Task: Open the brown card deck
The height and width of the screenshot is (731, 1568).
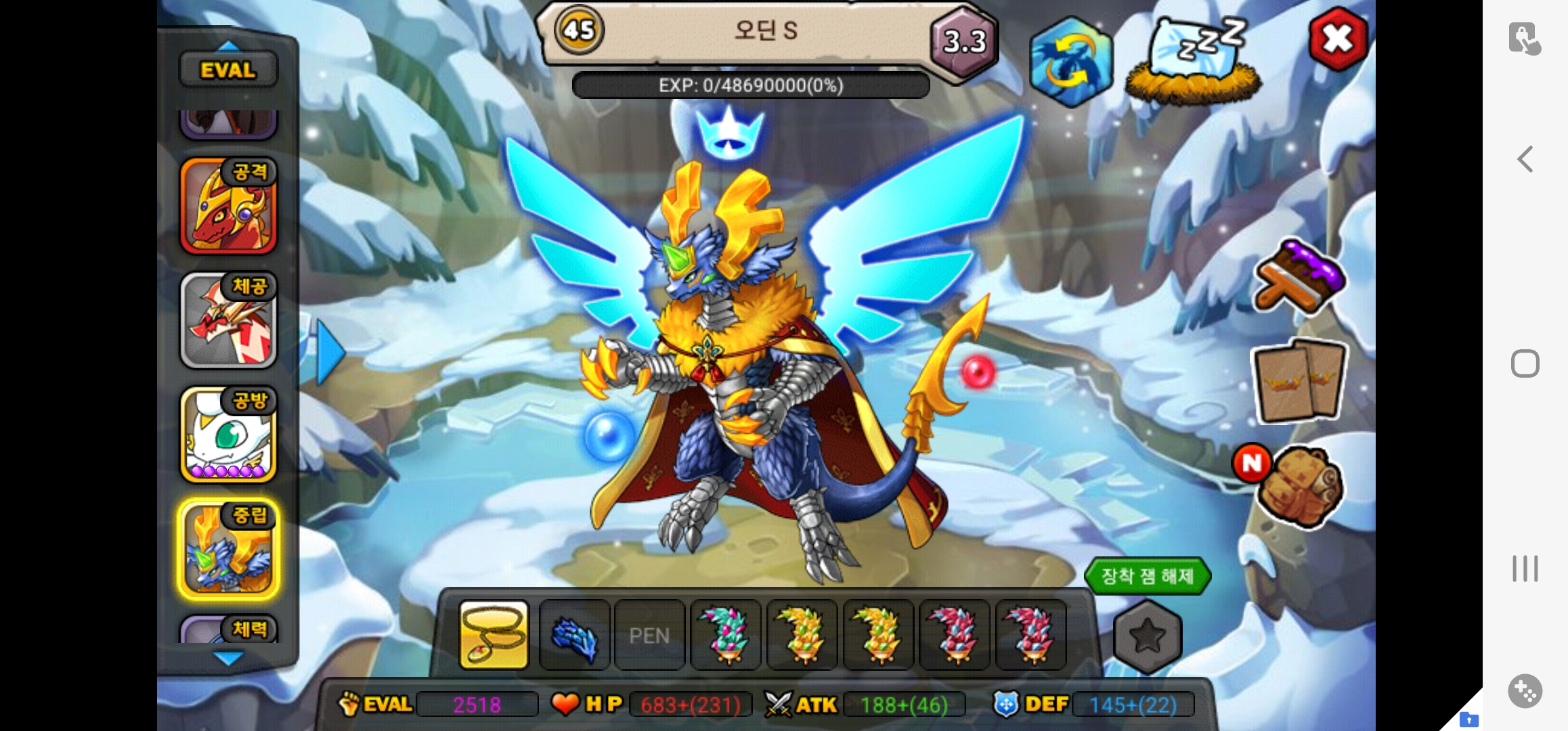Action: (1299, 381)
